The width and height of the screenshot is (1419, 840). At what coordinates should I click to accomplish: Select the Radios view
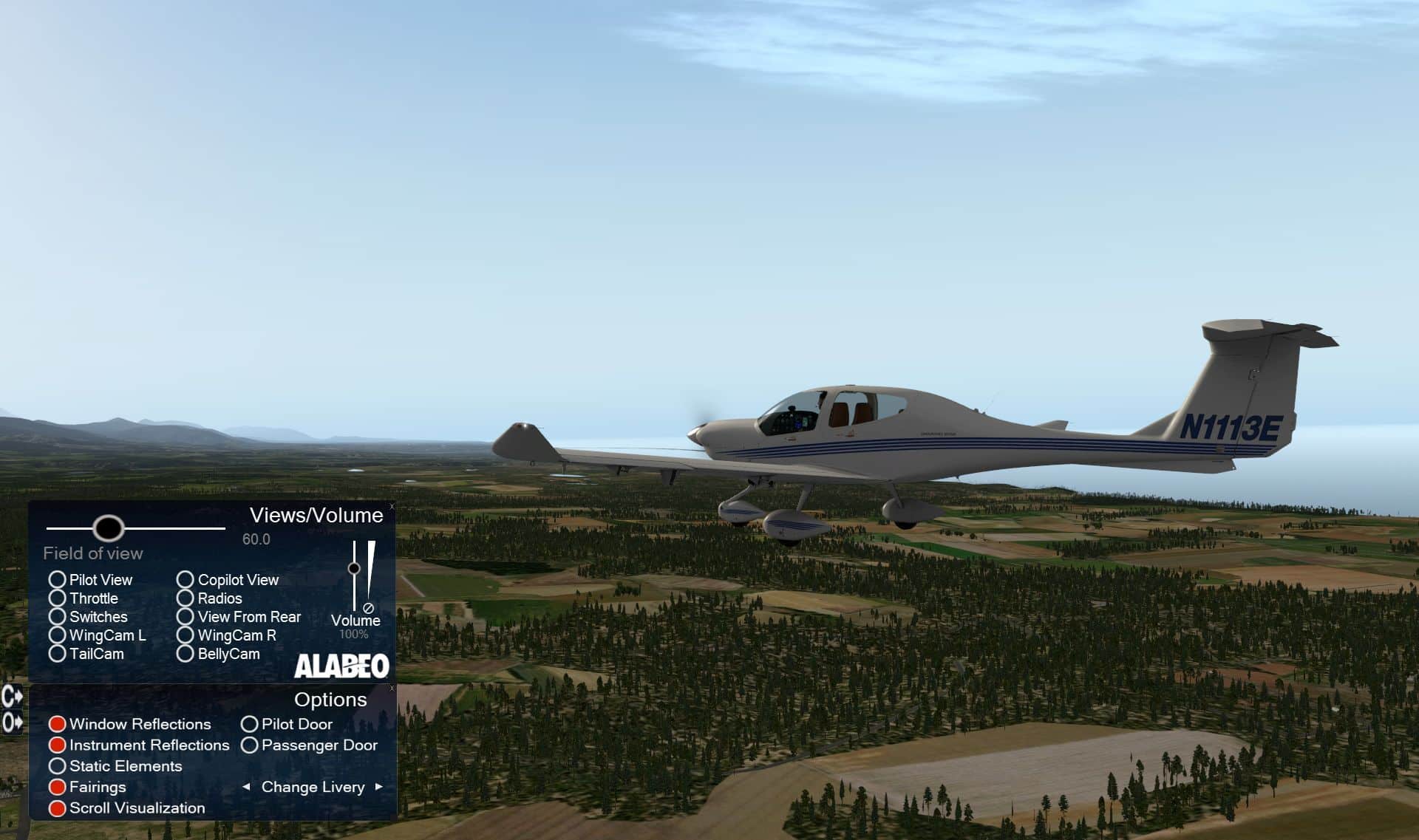click(x=186, y=598)
